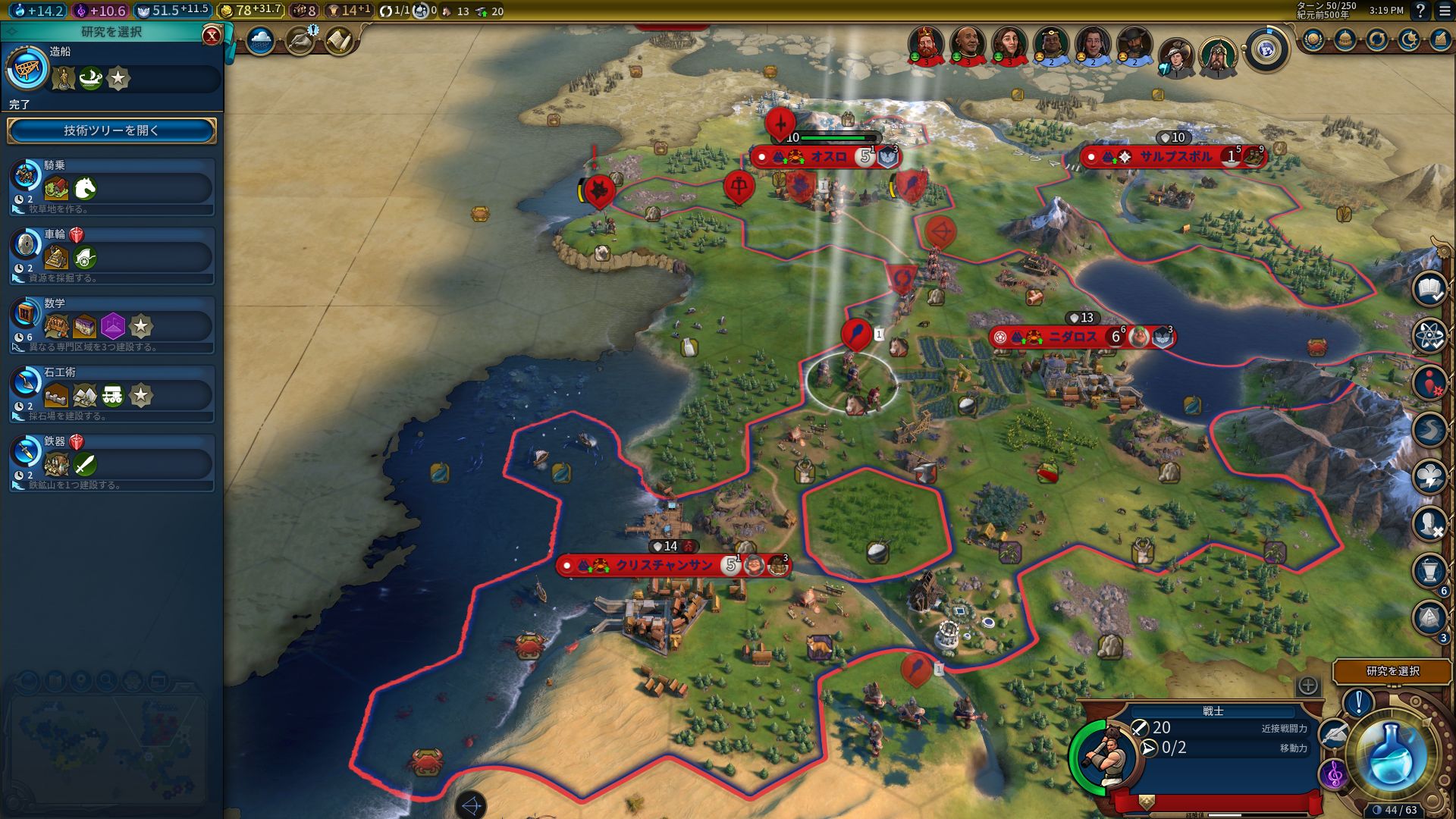Open the オスロ city banner

pyautogui.click(x=827, y=157)
